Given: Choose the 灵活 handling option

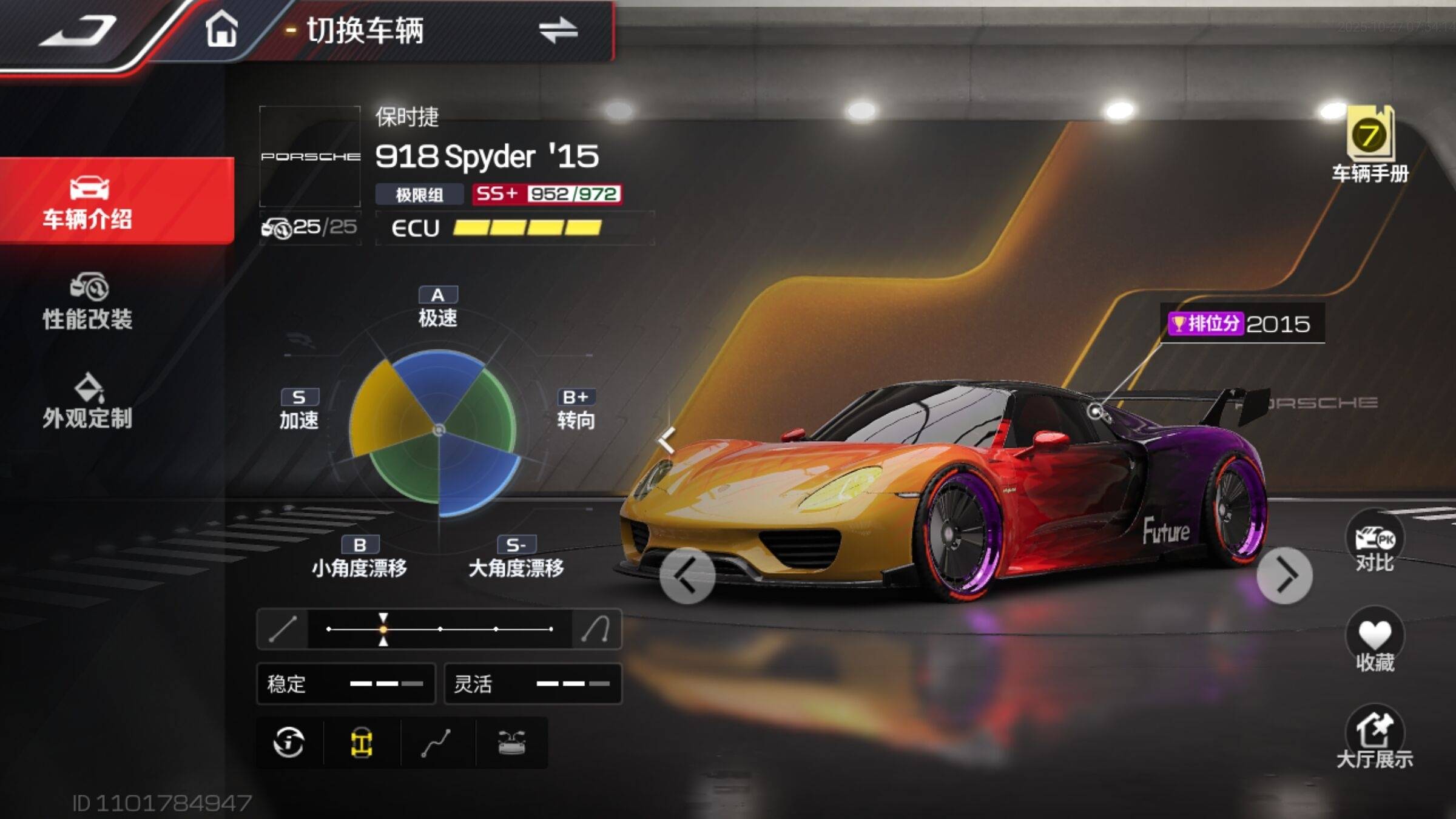Looking at the screenshot, I should click(x=533, y=684).
